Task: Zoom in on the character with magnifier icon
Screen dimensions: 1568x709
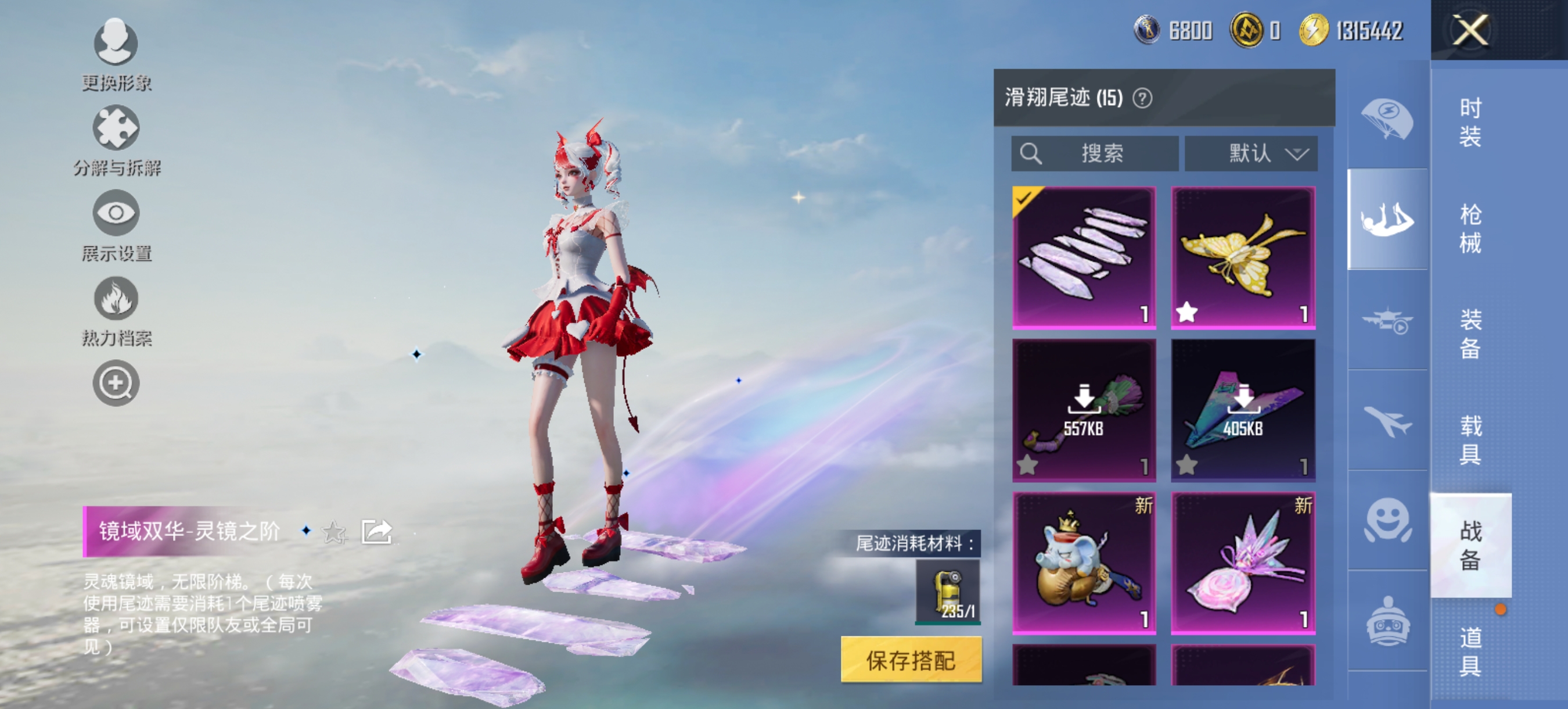Action: click(x=116, y=383)
